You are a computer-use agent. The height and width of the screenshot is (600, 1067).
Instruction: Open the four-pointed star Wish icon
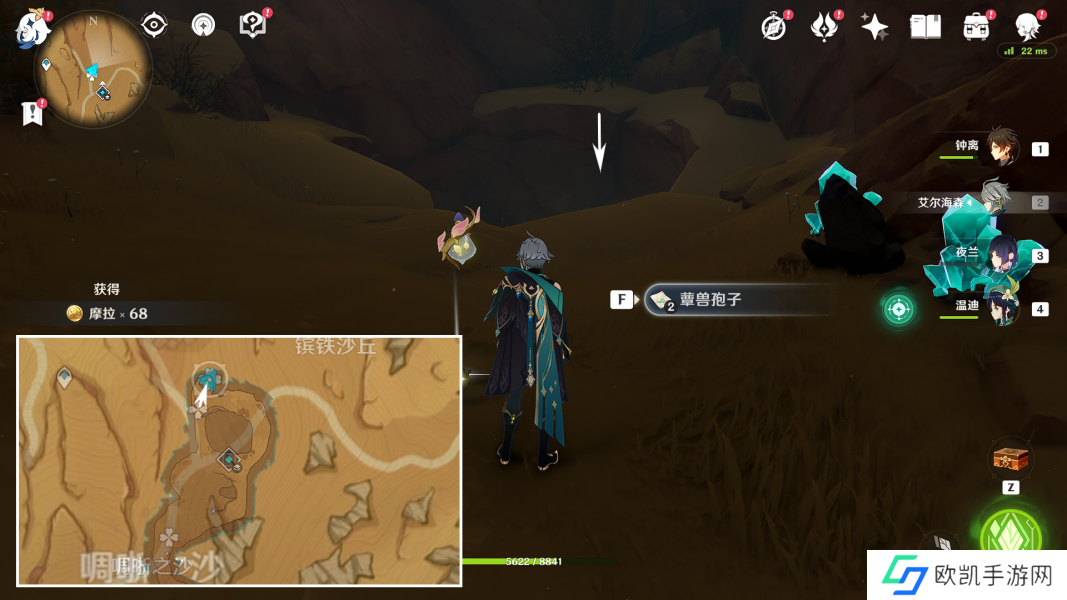pyautogui.click(x=874, y=27)
